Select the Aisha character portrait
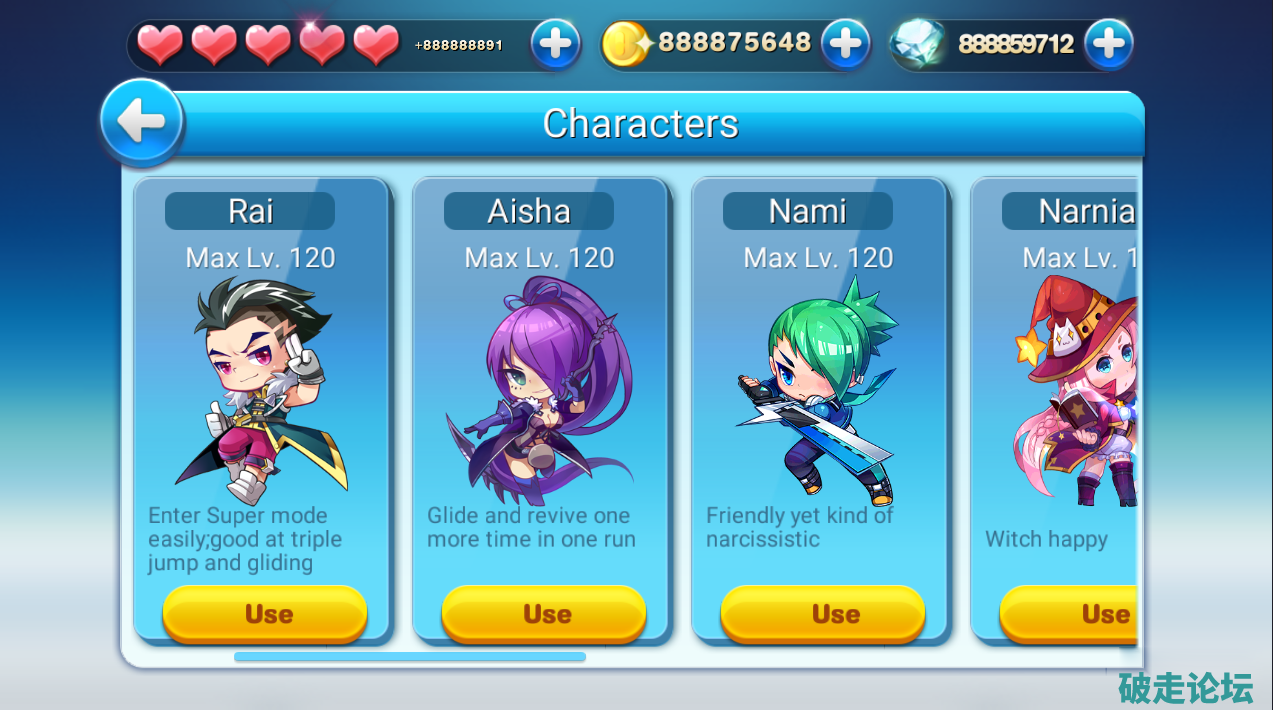Image resolution: width=1273 pixels, height=710 pixels. pos(540,390)
